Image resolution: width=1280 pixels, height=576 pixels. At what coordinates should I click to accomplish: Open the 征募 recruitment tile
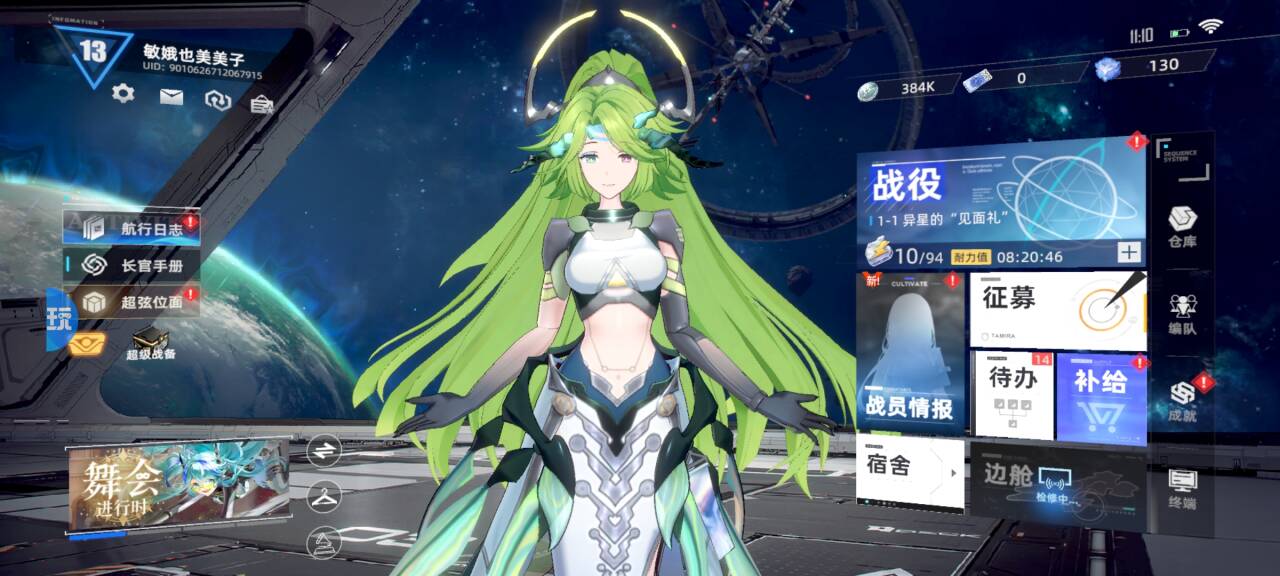pos(1056,310)
